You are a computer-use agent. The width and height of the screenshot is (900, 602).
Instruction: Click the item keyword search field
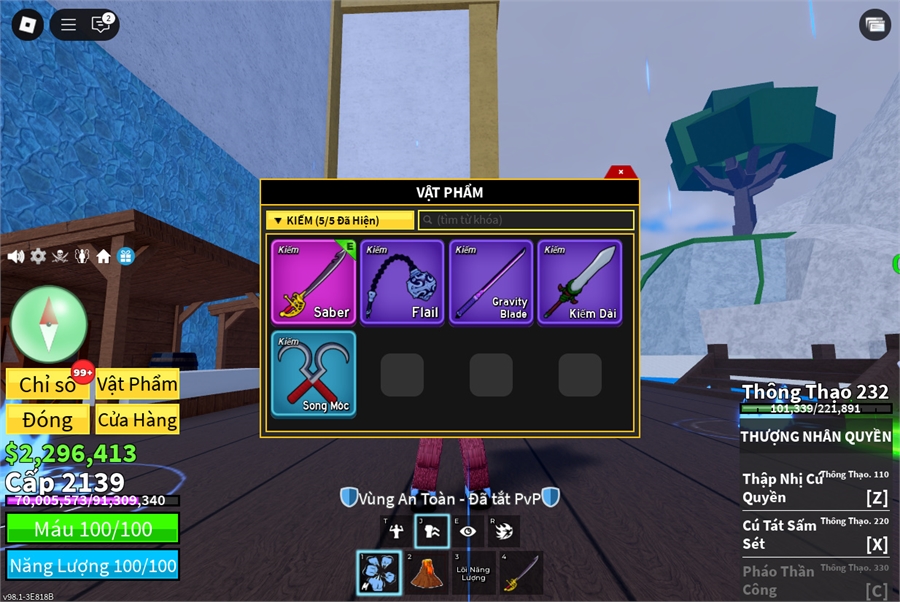pos(526,220)
